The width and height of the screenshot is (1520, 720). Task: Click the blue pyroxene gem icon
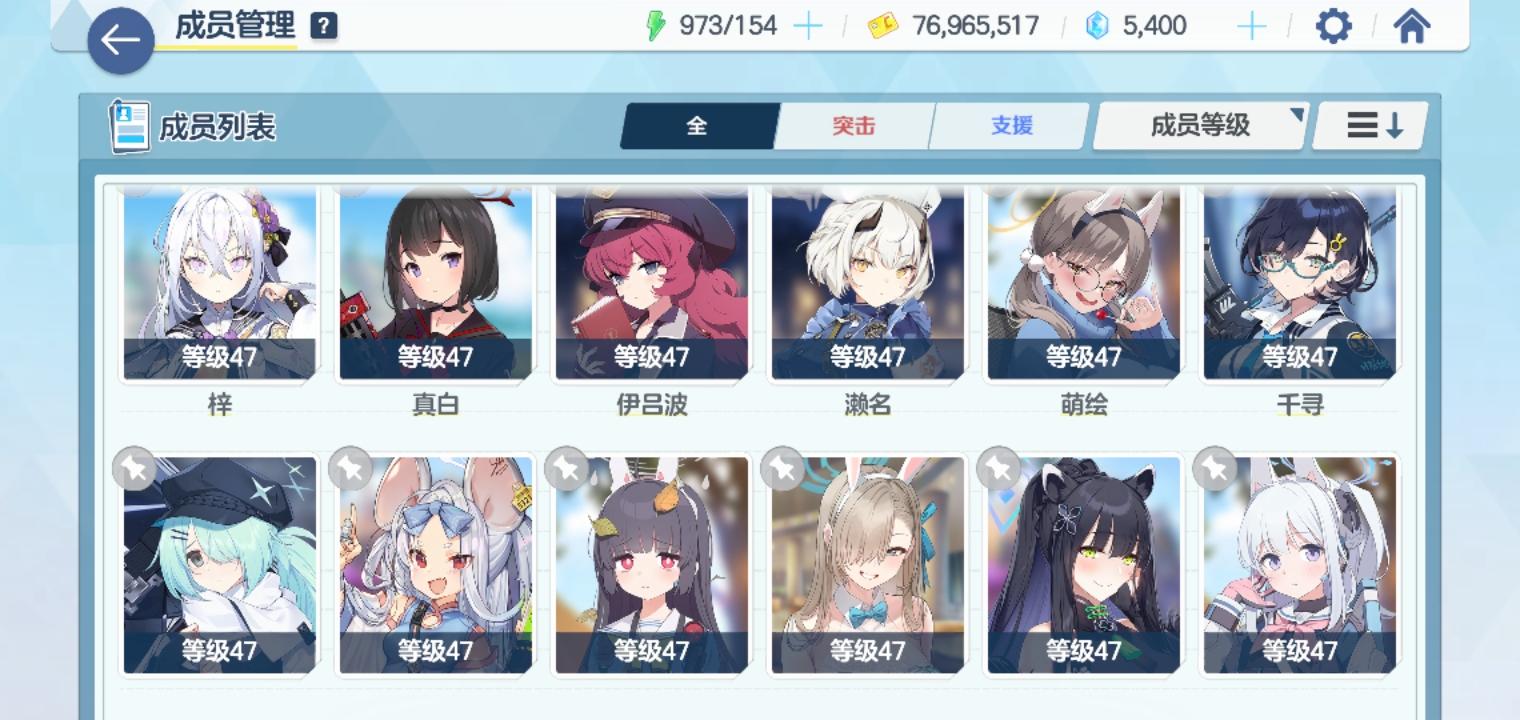[1098, 25]
